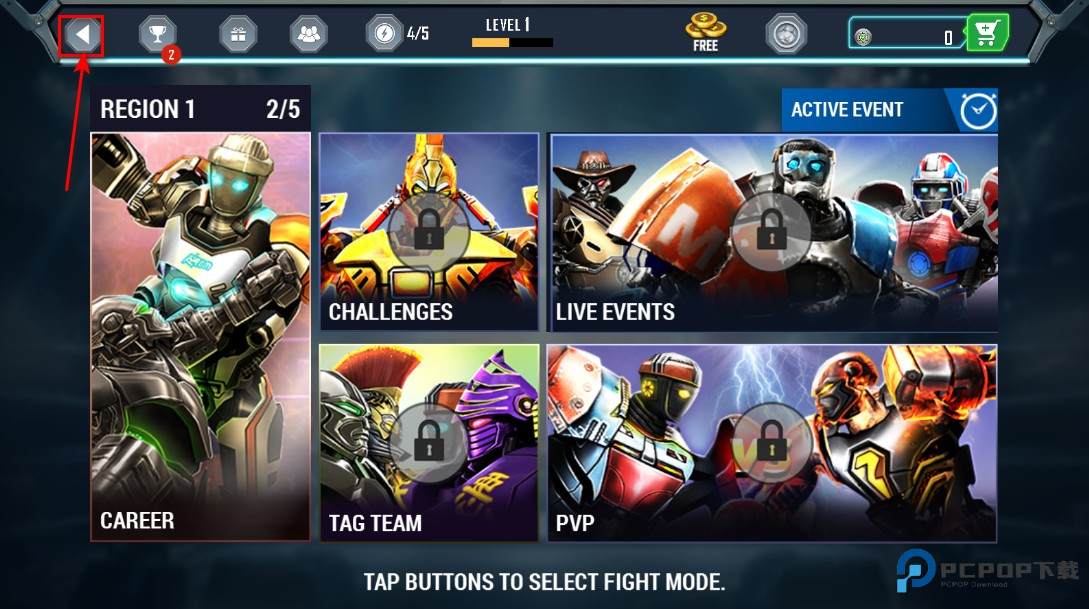
Task: Open the silver medallion icon
Action: tap(786, 34)
